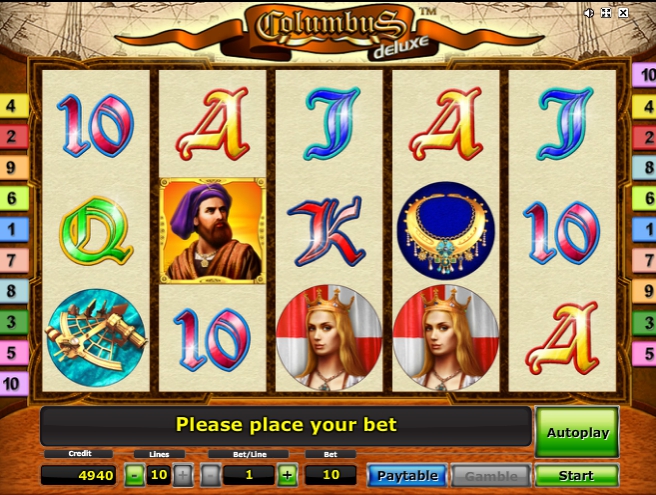
Task: Raise the Bet/Line amount
Action: click(288, 476)
